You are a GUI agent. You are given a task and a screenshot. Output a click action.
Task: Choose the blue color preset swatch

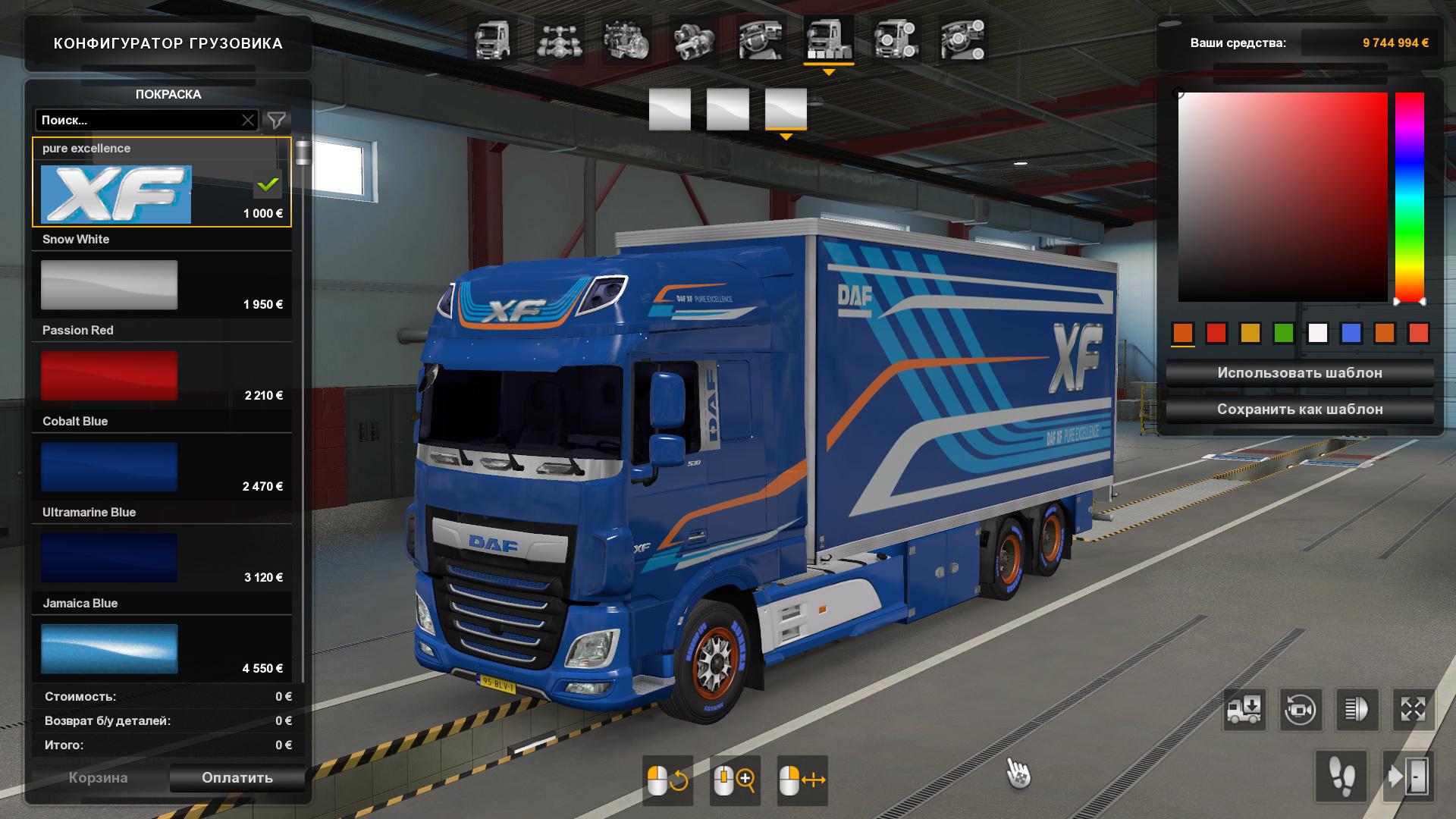(x=1351, y=333)
